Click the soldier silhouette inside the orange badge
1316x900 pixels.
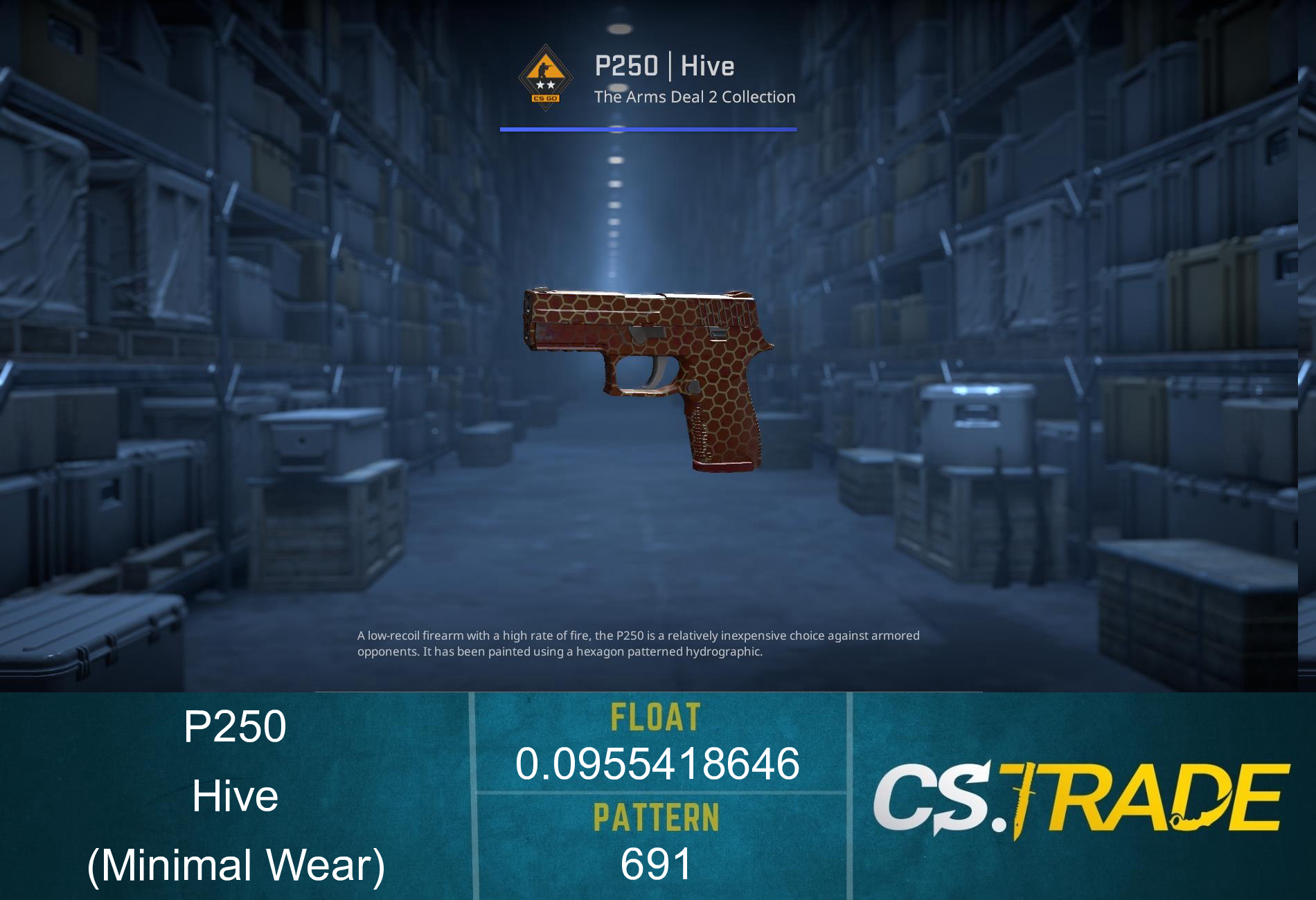pyautogui.click(x=544, y=69)
